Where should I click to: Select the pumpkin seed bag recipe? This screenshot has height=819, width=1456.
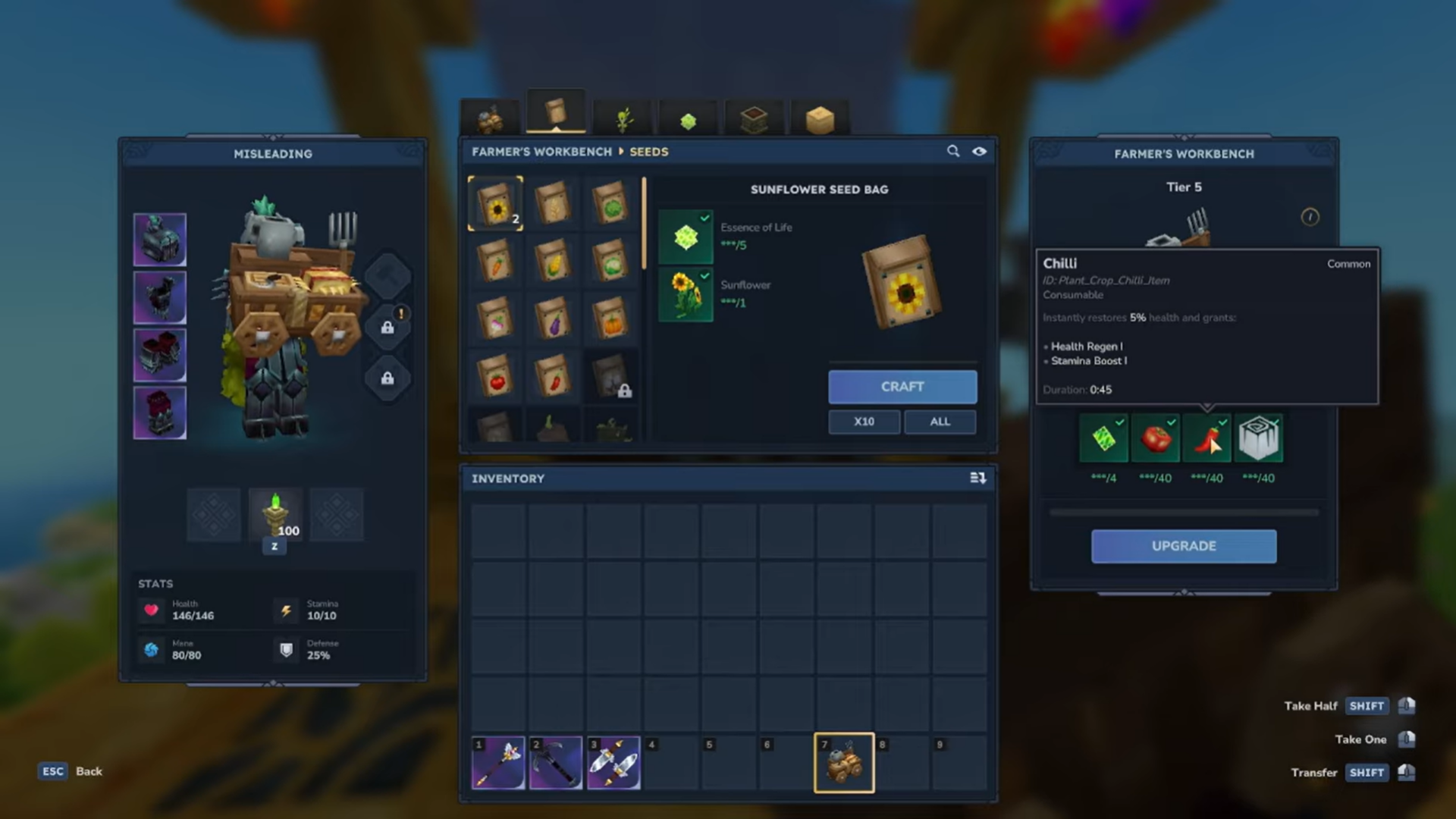(613, 318)
